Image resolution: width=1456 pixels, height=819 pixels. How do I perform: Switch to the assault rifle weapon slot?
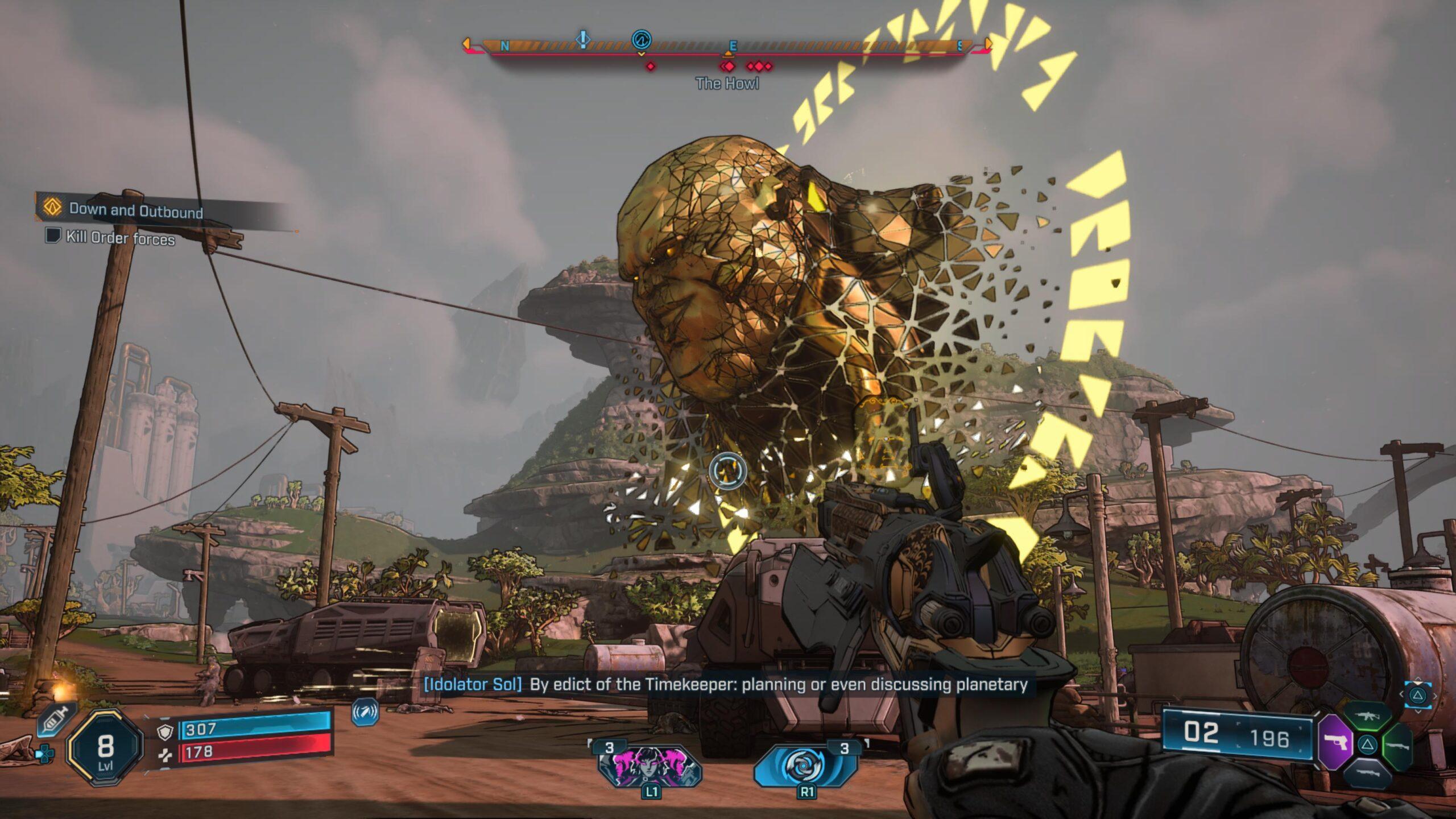(1368, 717)
